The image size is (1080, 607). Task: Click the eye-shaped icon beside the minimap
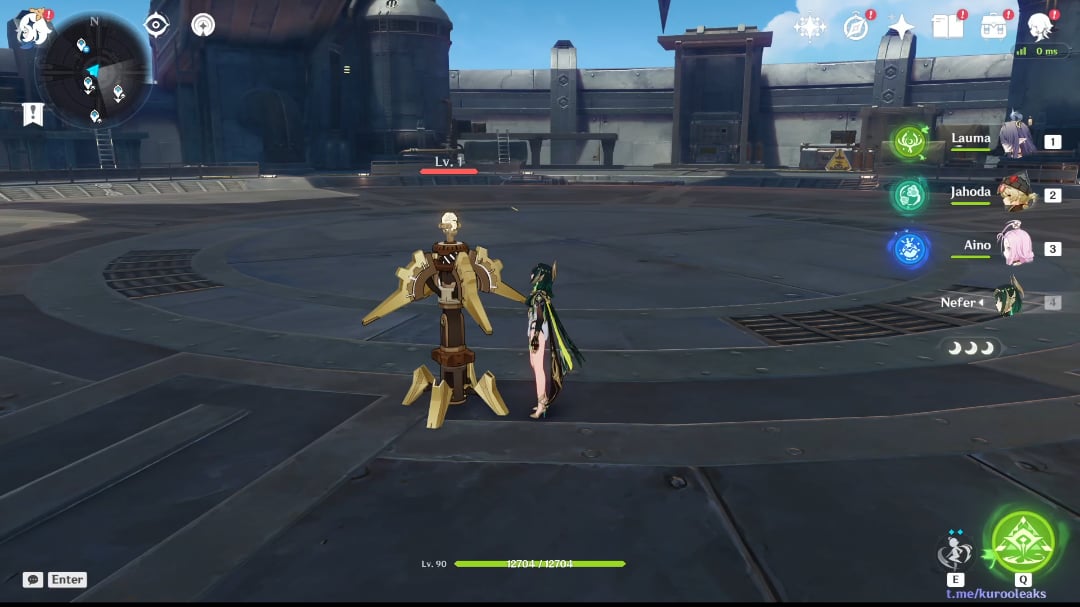coord(157,25)
